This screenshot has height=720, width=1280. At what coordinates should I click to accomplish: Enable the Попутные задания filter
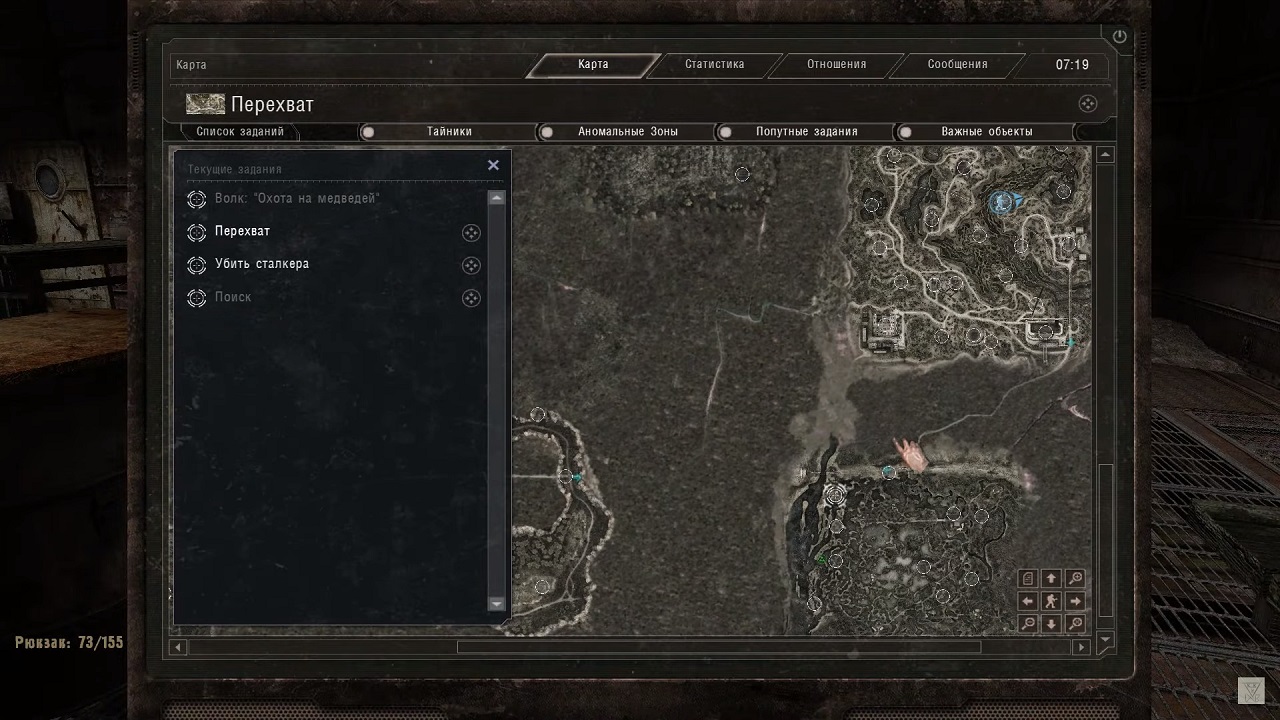725,132
